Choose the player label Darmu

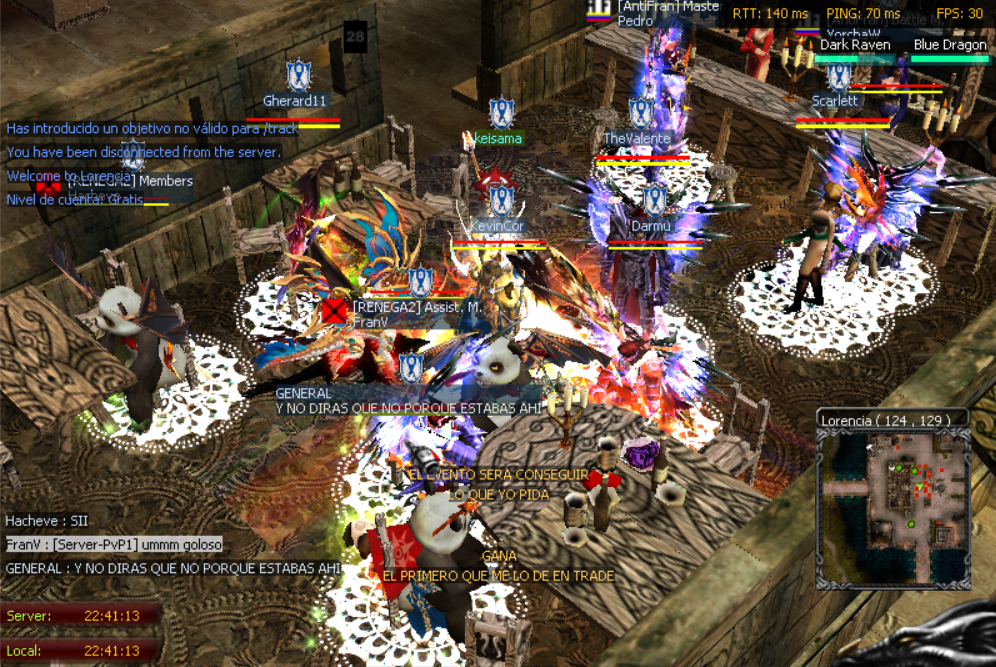(x=650, y=226)
